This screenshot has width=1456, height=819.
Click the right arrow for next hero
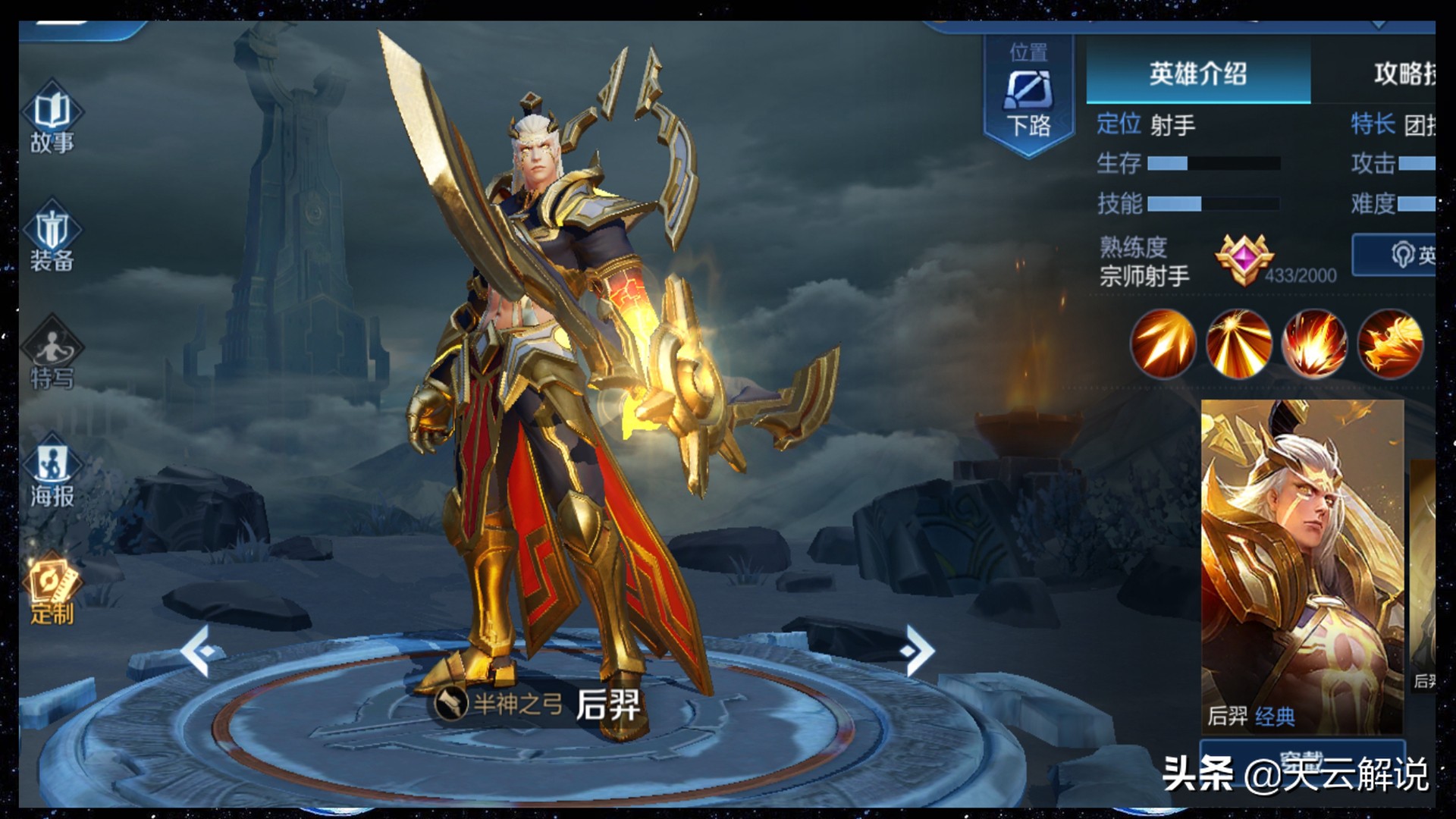point(918,651)
